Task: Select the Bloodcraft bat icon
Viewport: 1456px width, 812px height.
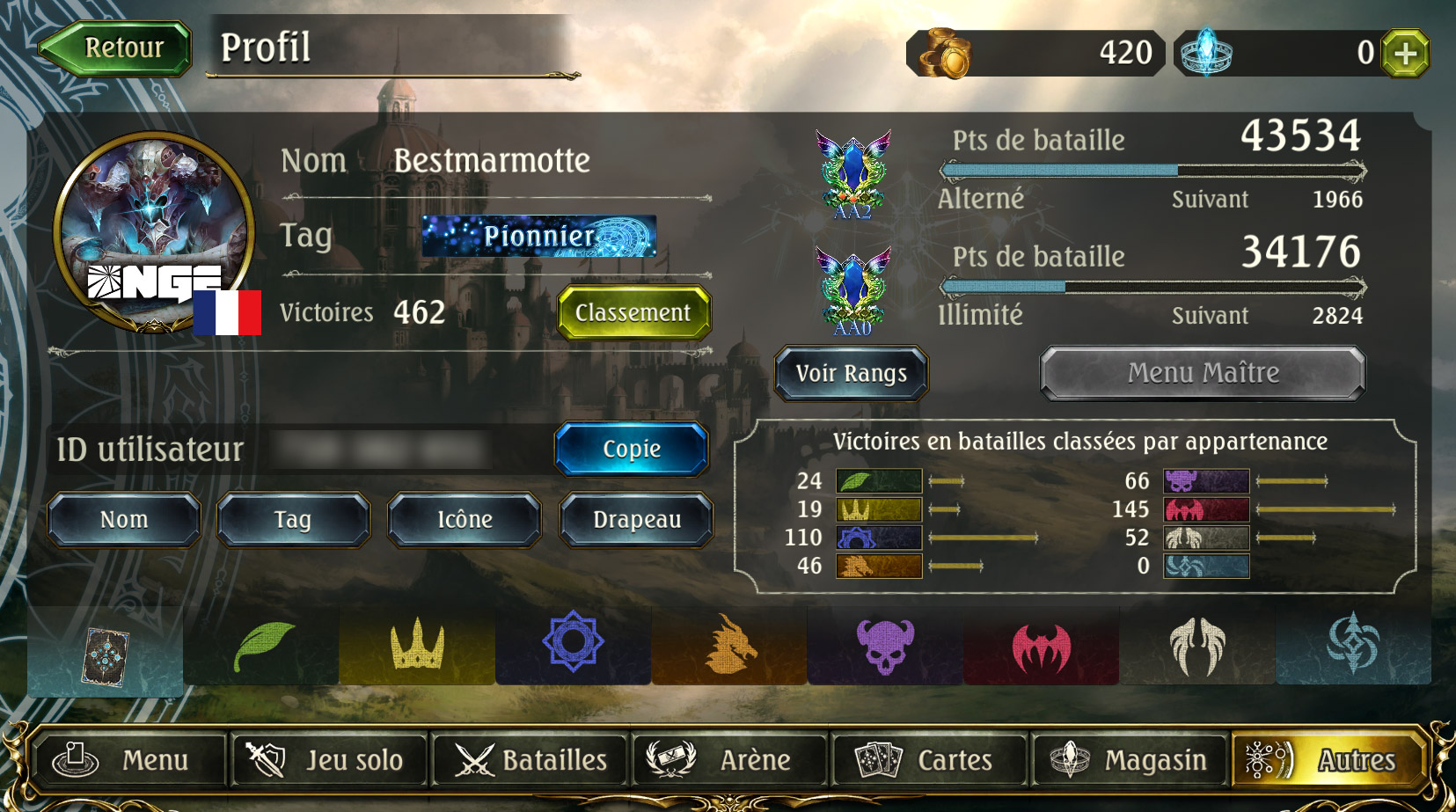Action: 1040,647
